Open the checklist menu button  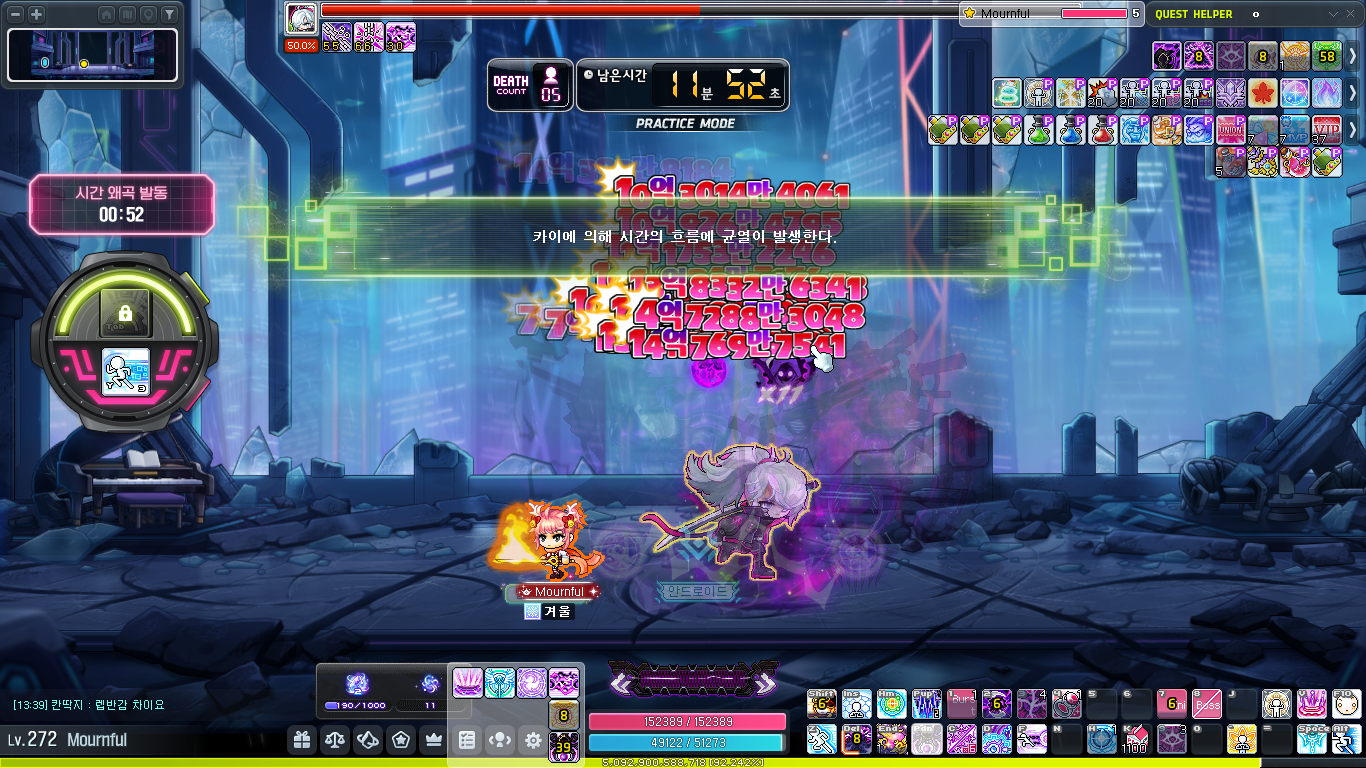tap(467, 741)
